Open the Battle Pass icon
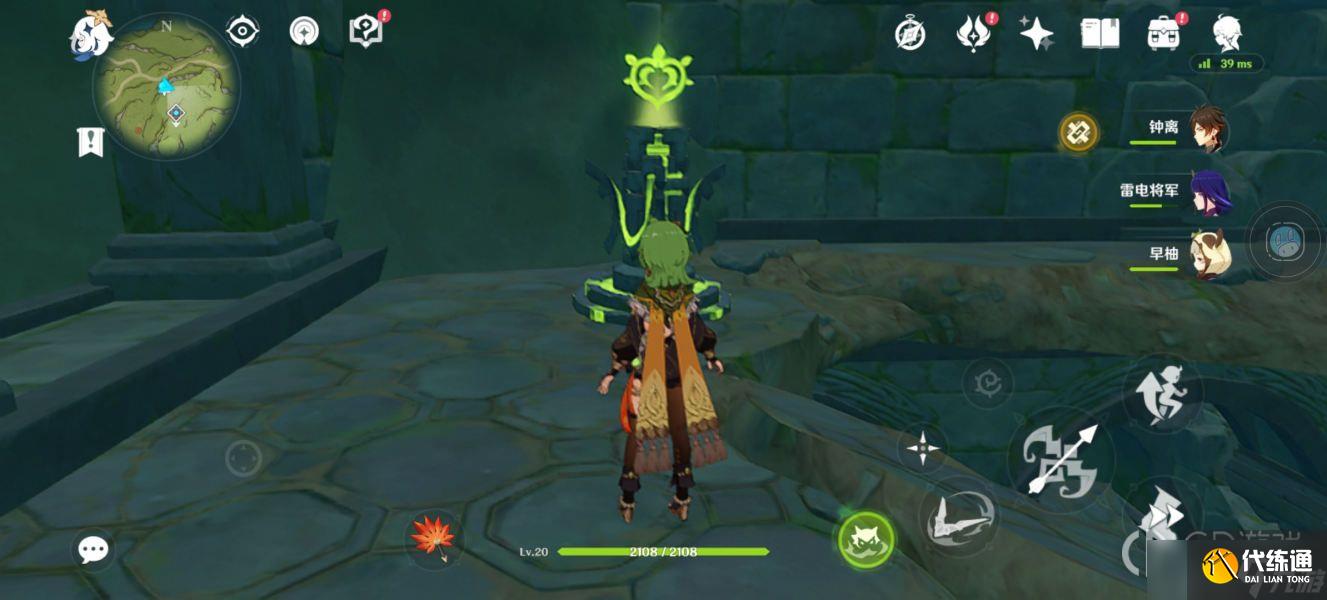1327x600 pixels. pyautogui.click(x=971, y=34)
